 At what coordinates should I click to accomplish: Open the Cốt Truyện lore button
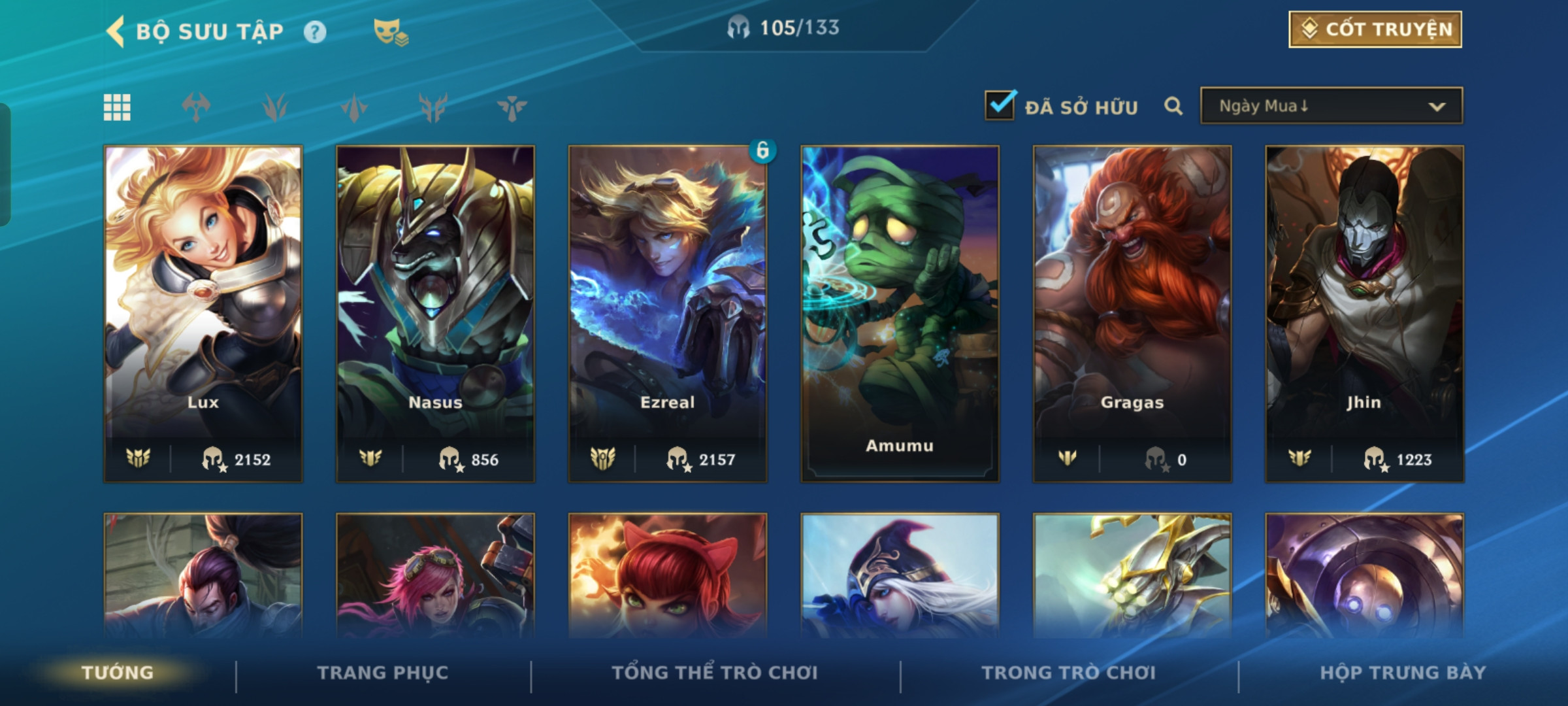tap(1375, 29)
